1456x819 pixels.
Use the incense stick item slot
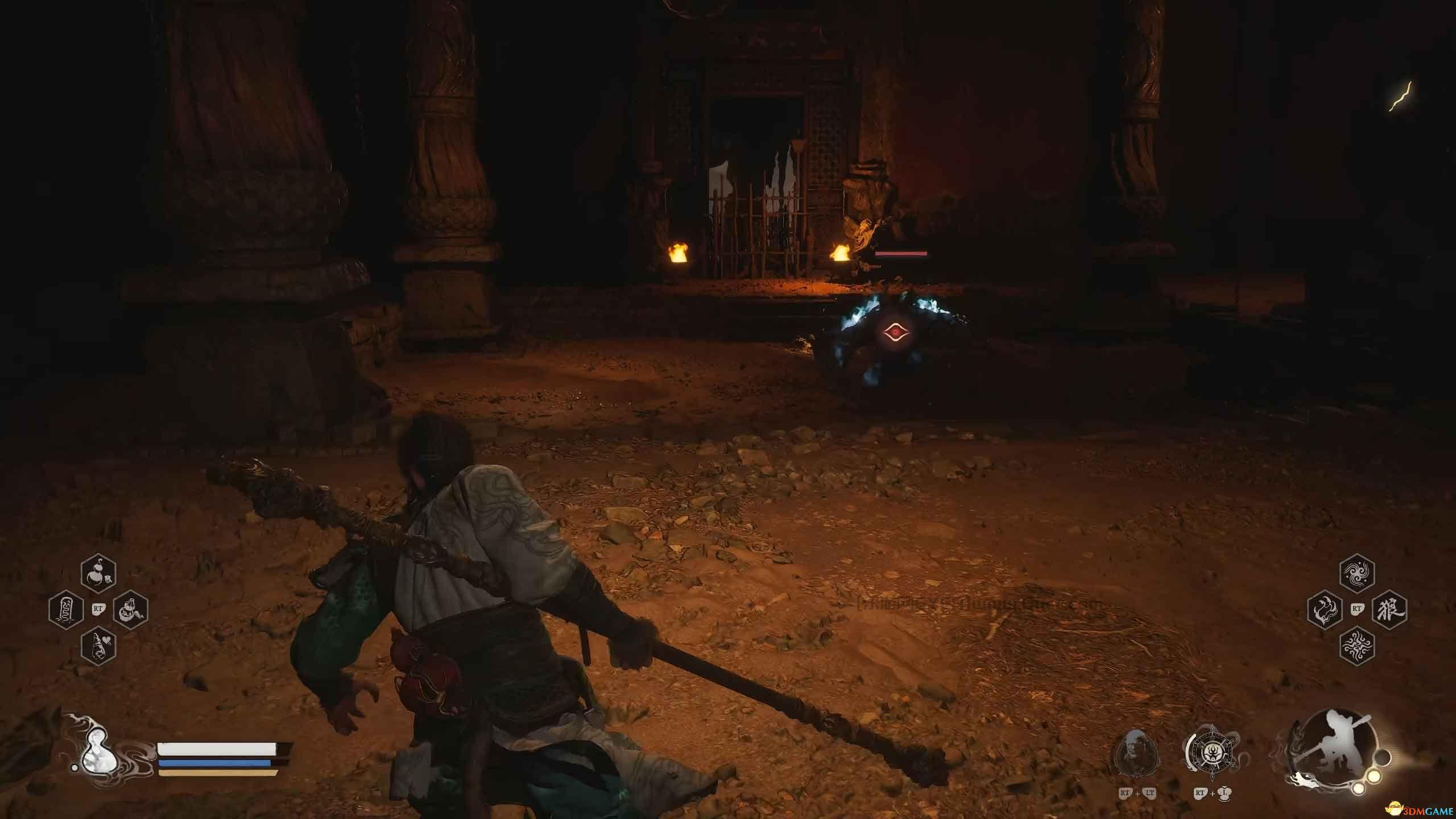pos(67,610)
